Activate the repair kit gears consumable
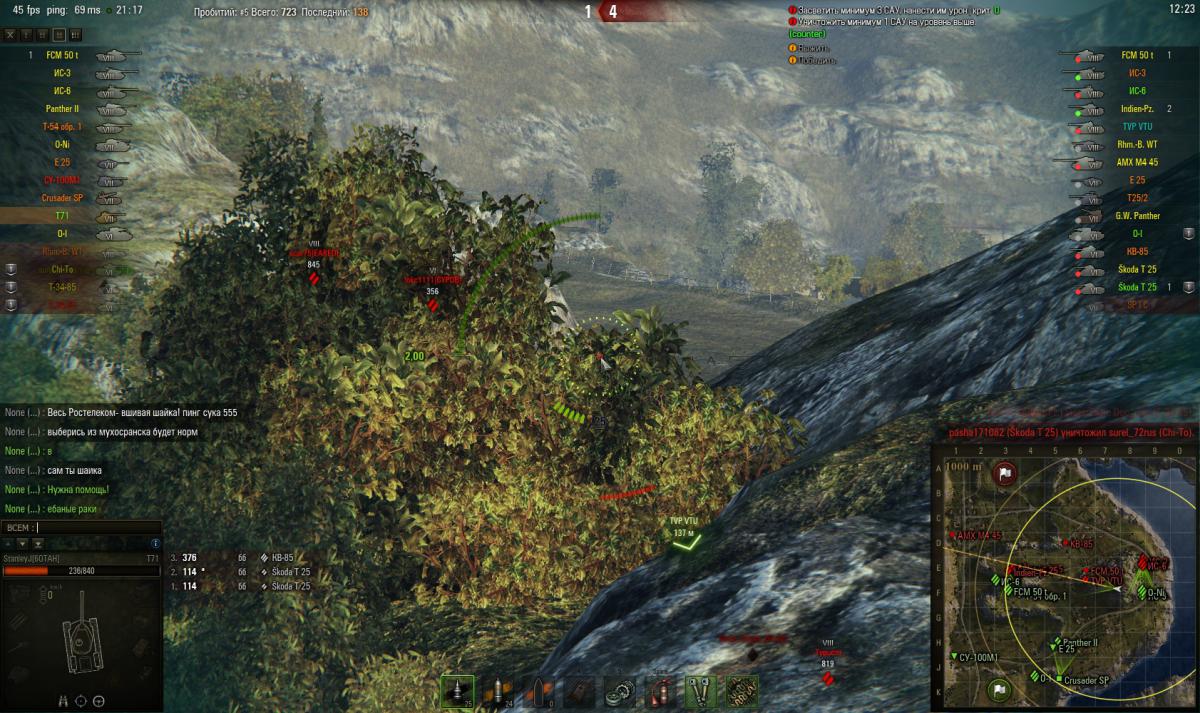Viewport: 1200px width, 713px height. pos(621,692)
